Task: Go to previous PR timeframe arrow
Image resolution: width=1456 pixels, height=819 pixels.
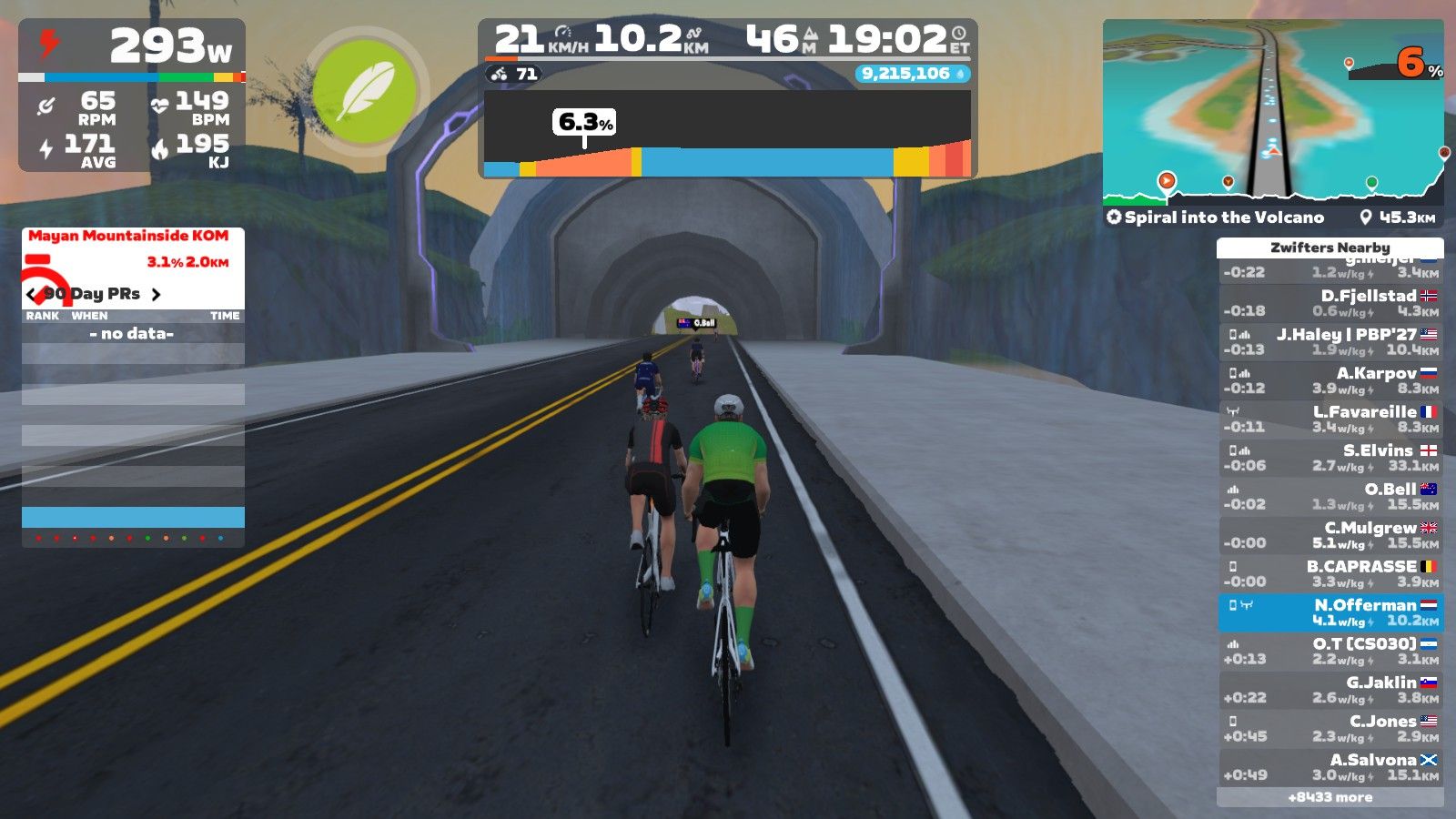Action: (x=33, y=294)
